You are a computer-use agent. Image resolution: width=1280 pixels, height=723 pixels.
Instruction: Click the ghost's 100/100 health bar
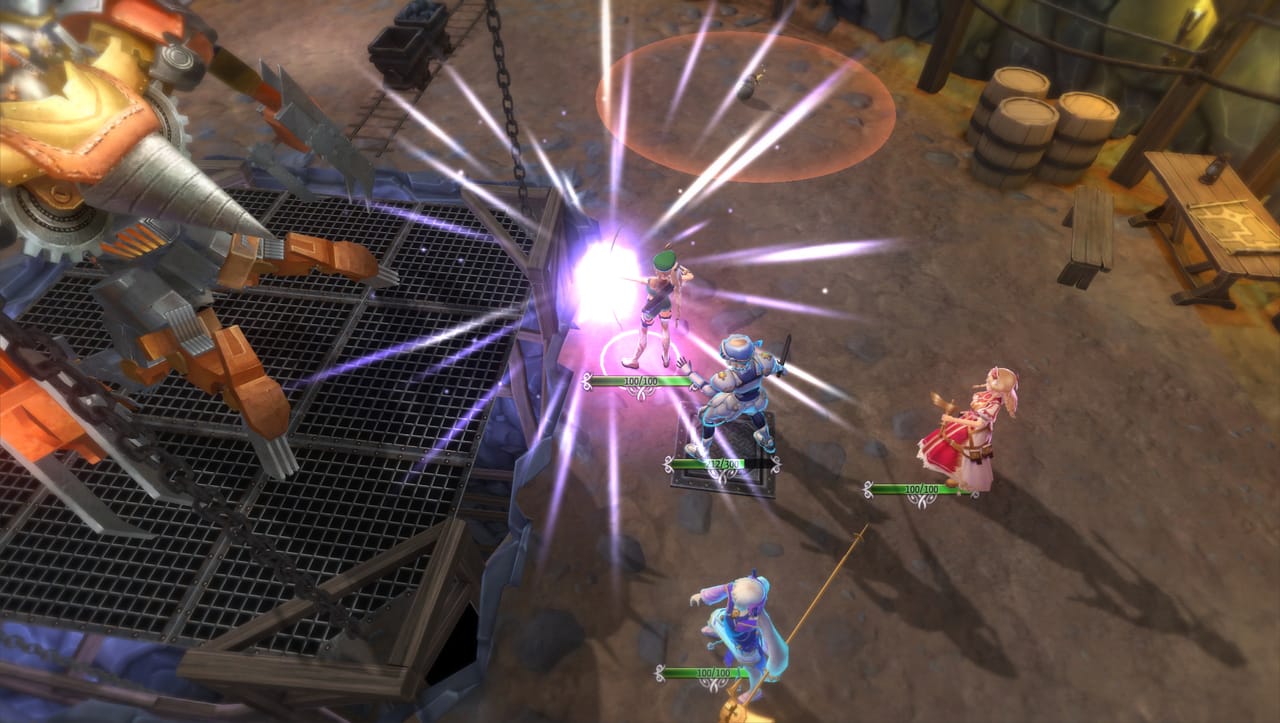click(705, 672)
